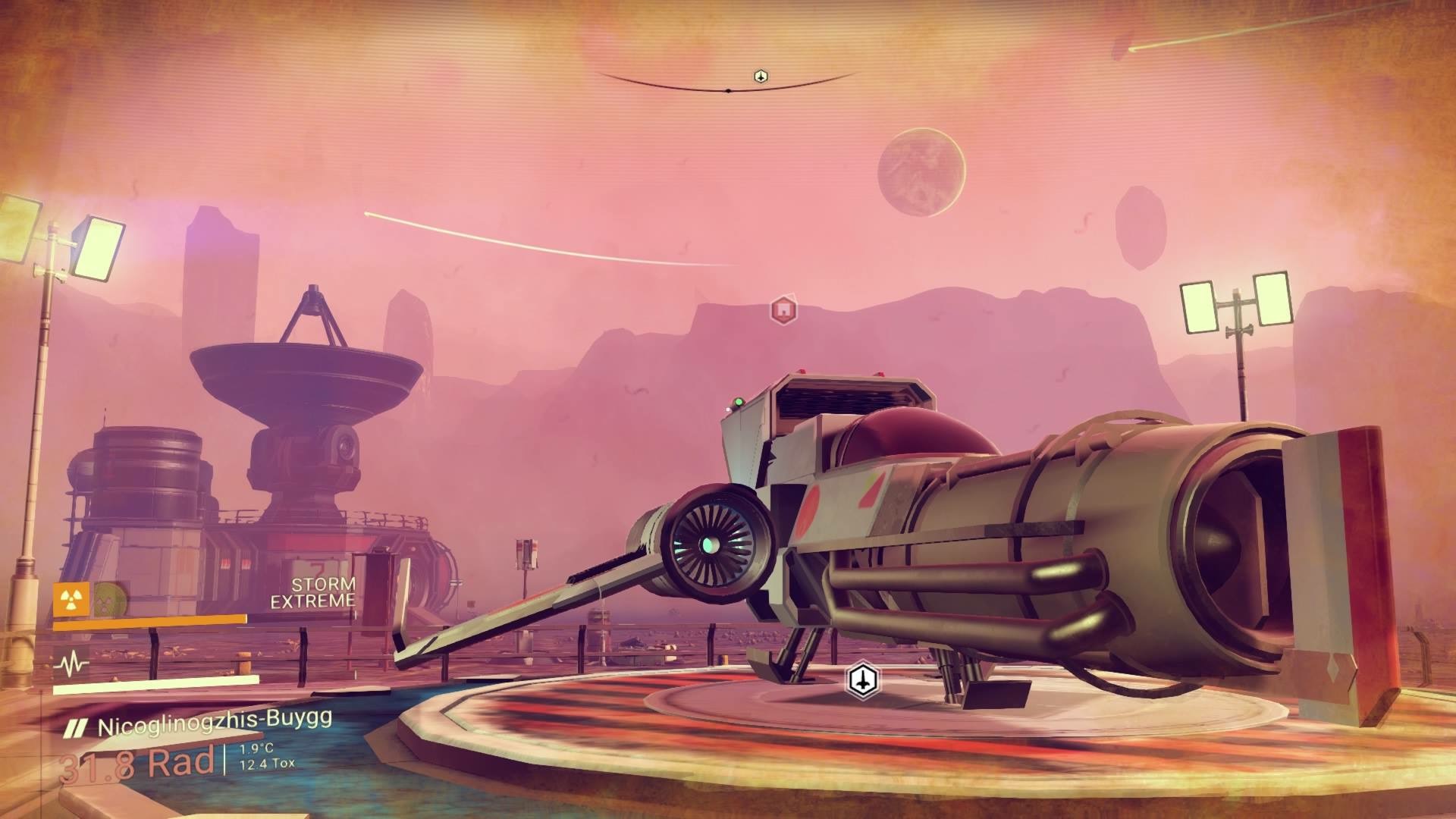Select the red shelter waypoint marker

click(783, 309)
